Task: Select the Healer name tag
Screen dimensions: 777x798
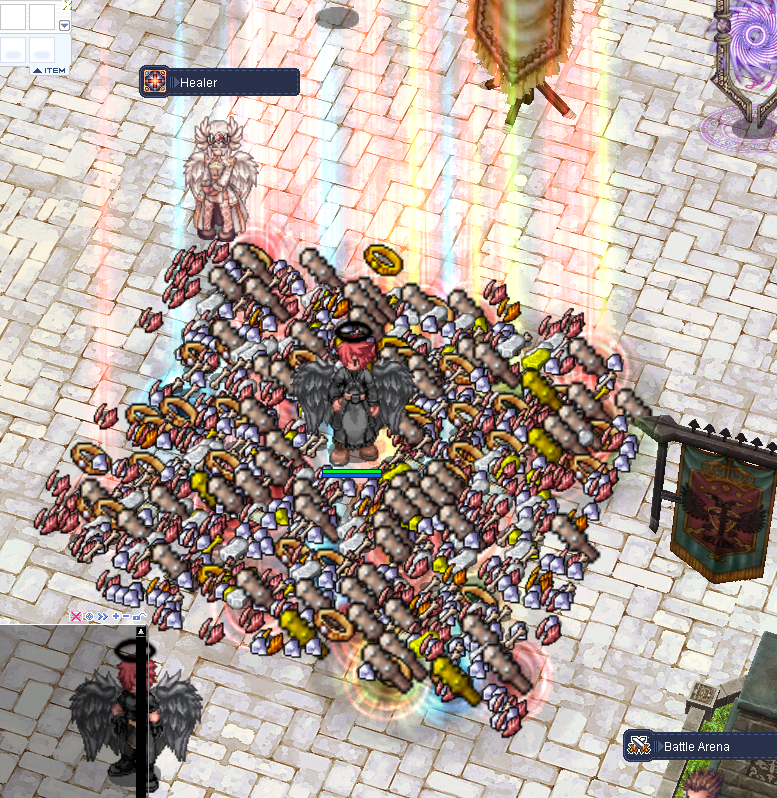Action: point(220,82)
